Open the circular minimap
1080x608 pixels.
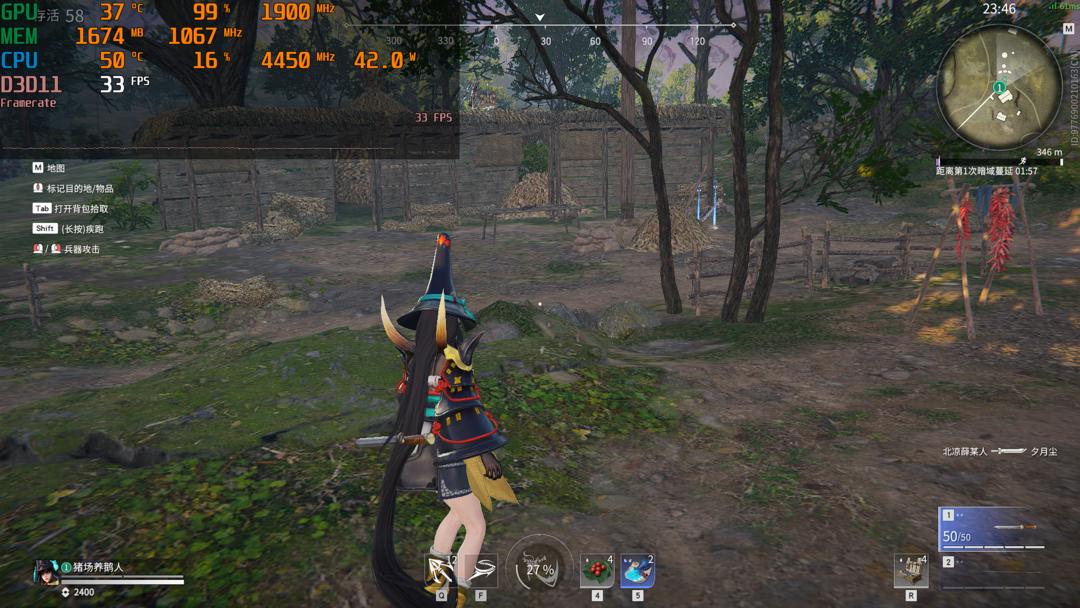pyautogui.click(x=998, y=86)
